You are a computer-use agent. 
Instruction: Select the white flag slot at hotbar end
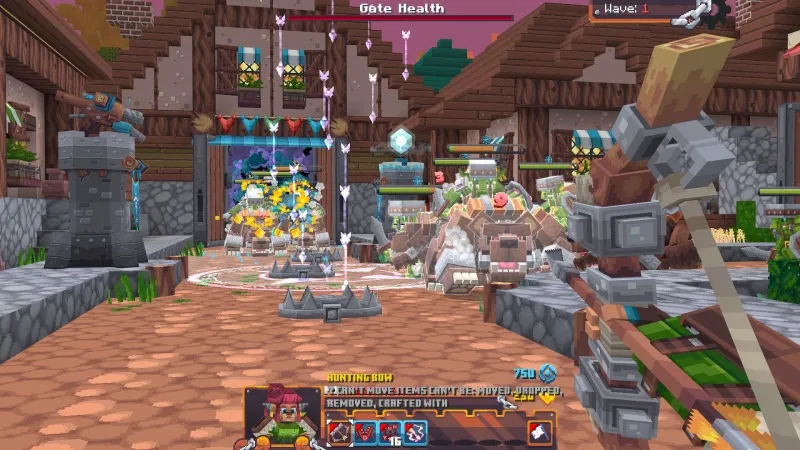coord(541,432)
